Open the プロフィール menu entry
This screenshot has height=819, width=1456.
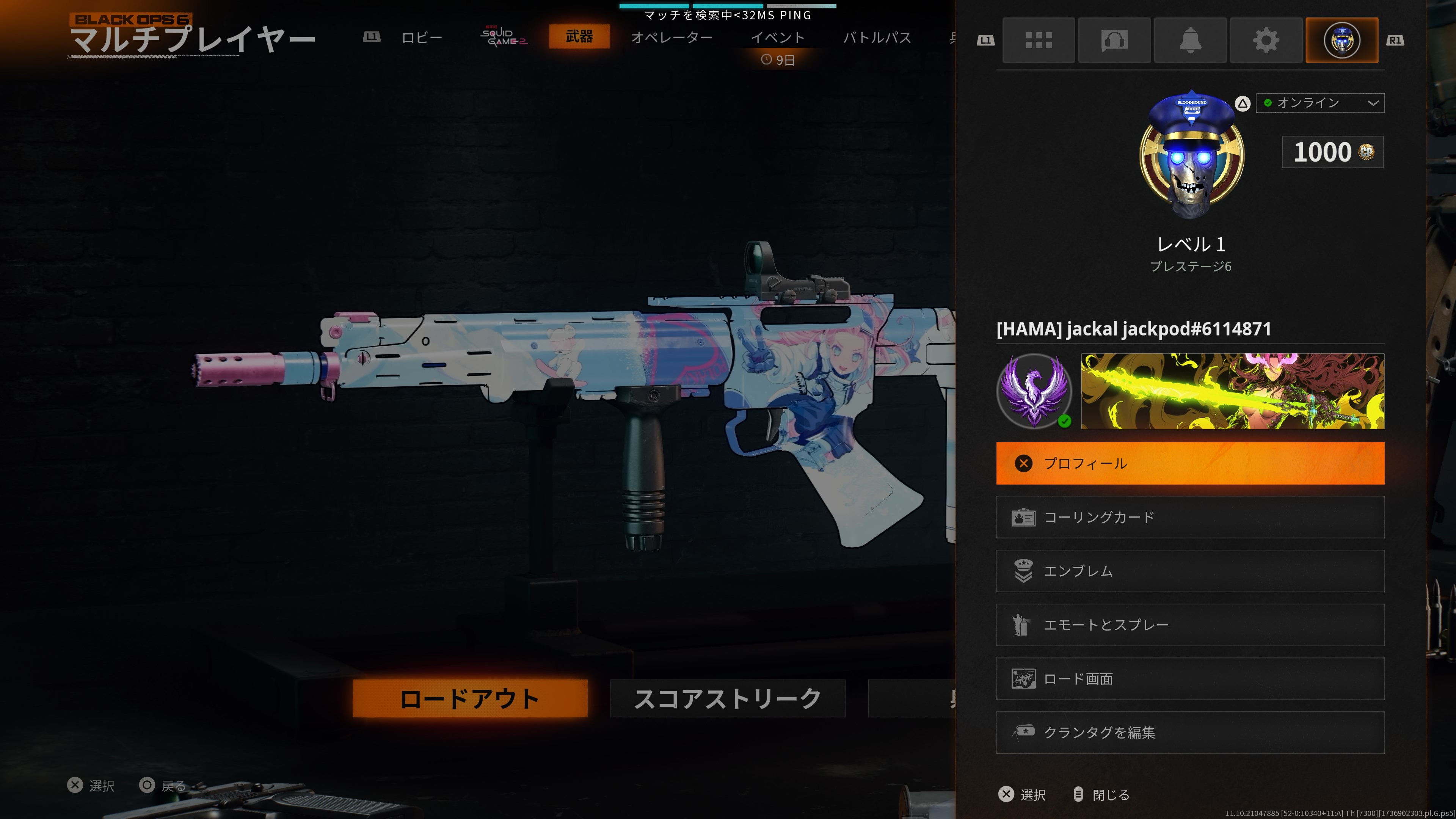pyautogui.click(x=1190, y=463)
